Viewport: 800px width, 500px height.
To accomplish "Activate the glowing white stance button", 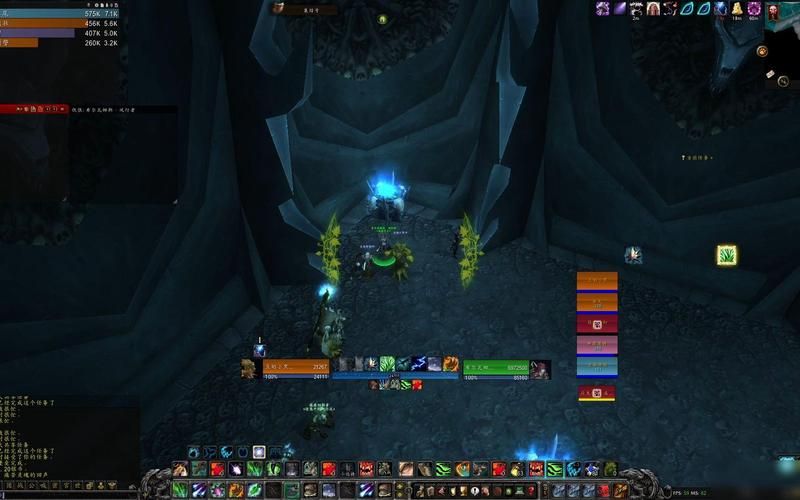I will pyautogui.click(x=259, y=452).
